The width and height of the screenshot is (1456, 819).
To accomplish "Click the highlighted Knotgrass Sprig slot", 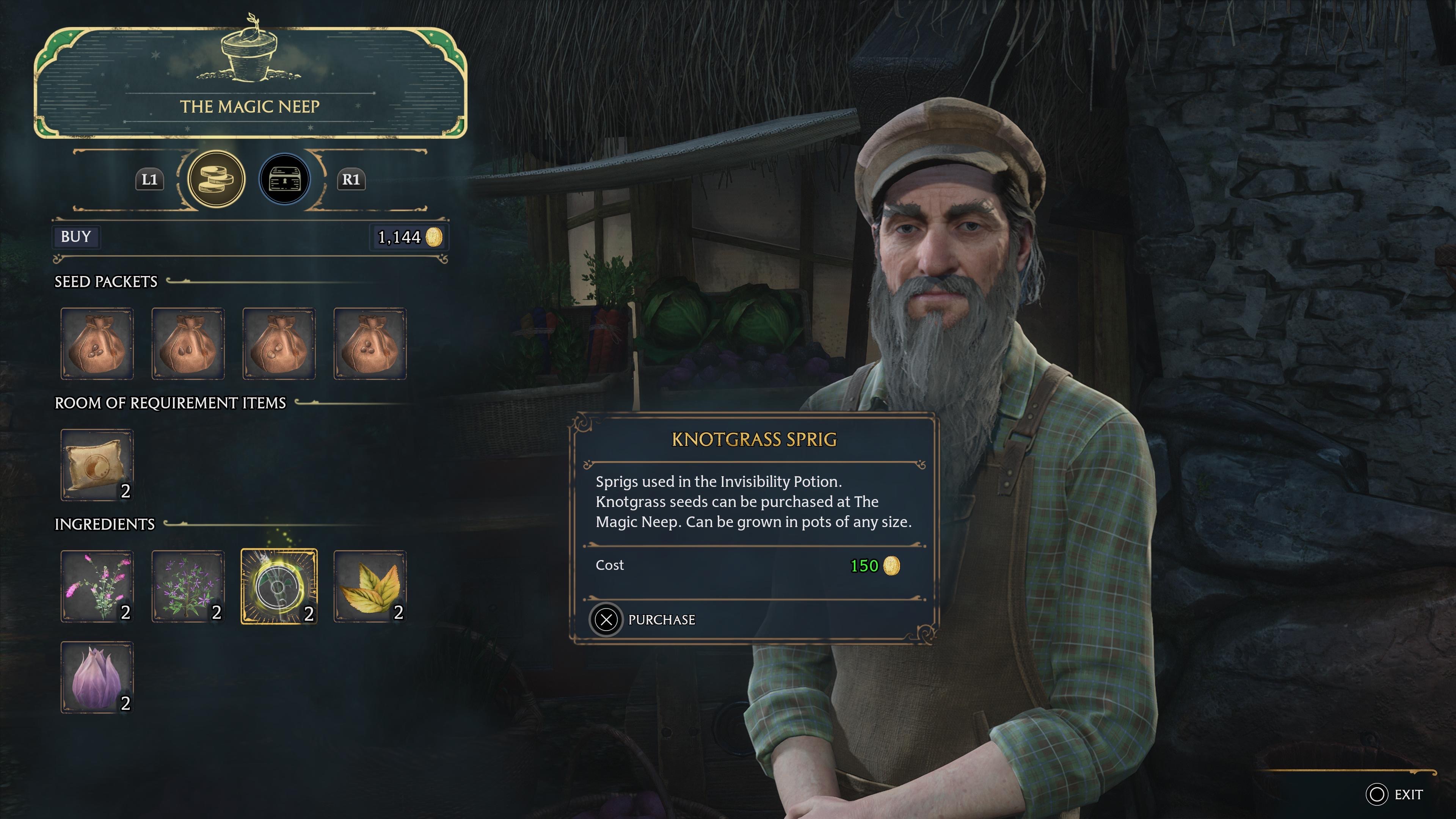I will (279, 586).
